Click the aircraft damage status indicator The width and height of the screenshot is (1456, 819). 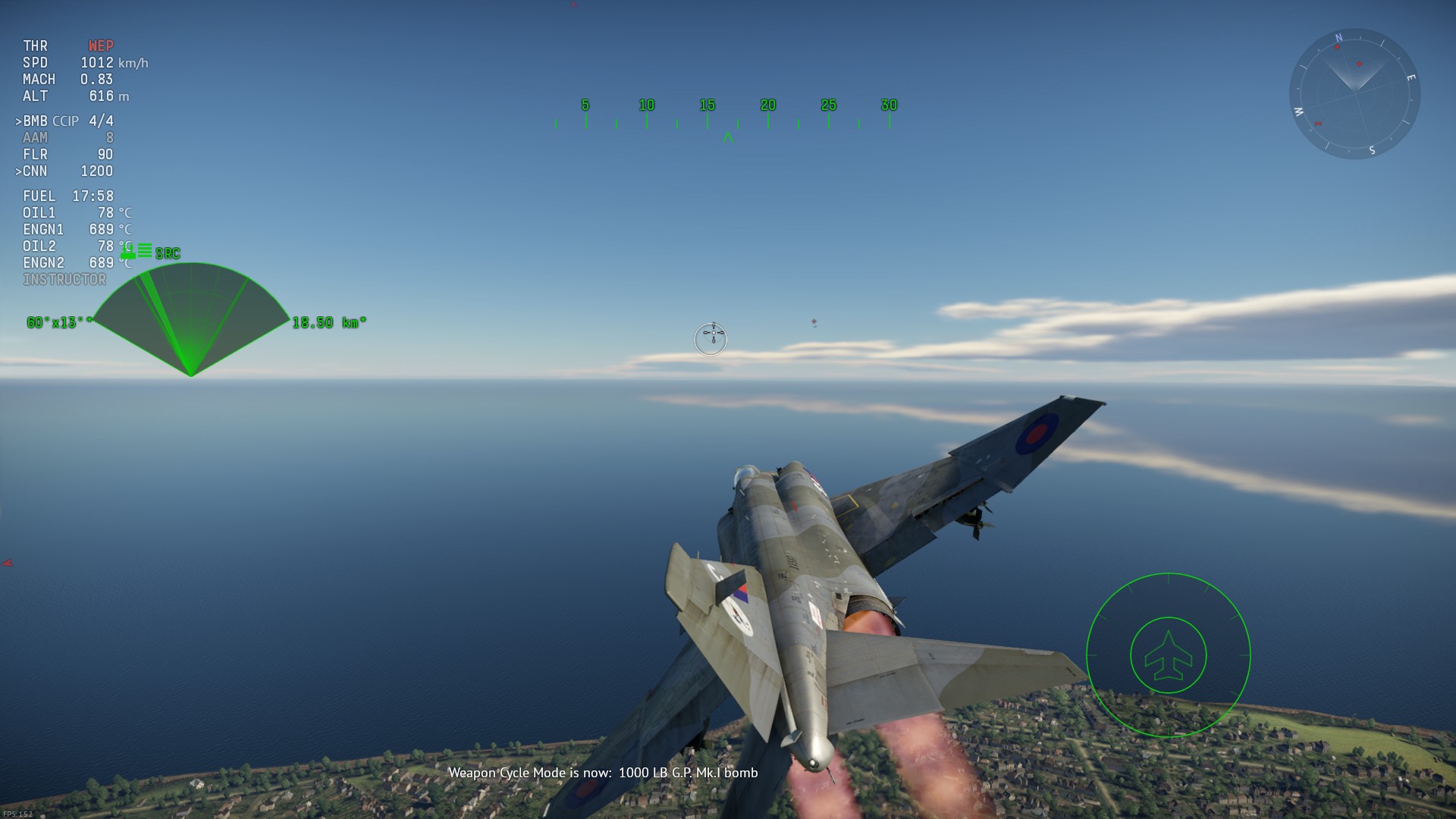1168,655
